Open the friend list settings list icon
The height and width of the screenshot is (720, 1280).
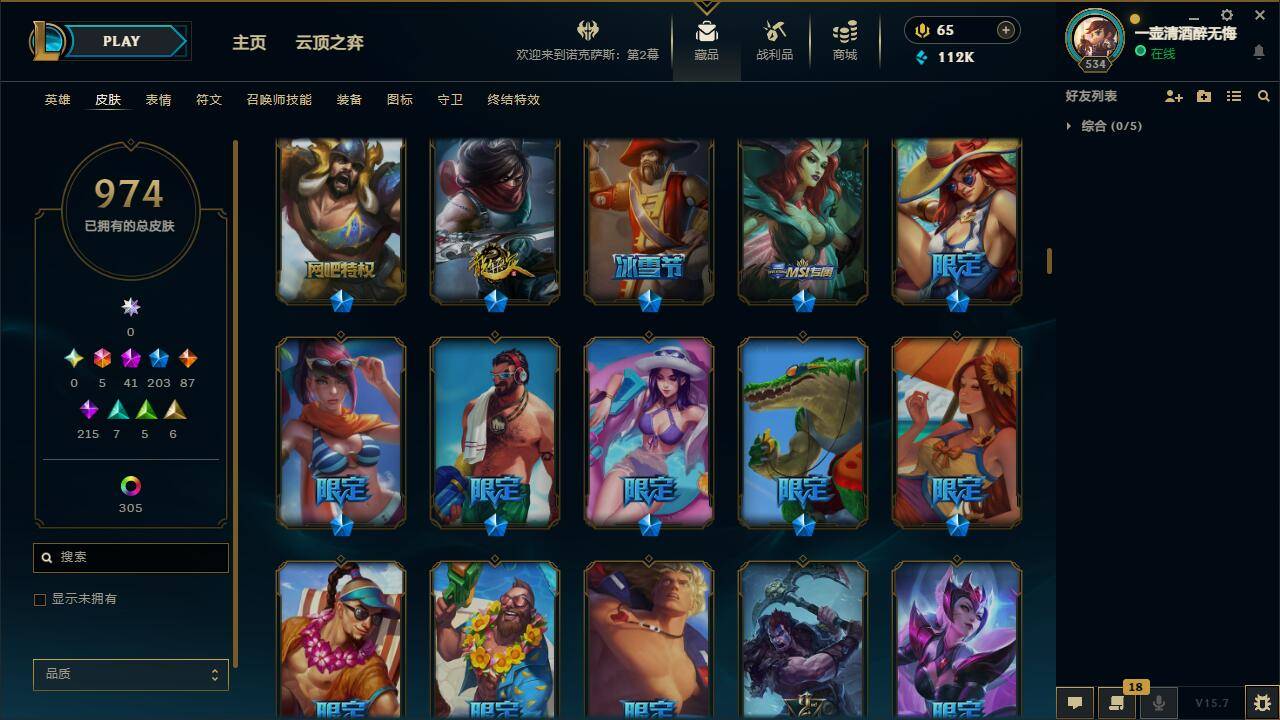(1234, 96)
